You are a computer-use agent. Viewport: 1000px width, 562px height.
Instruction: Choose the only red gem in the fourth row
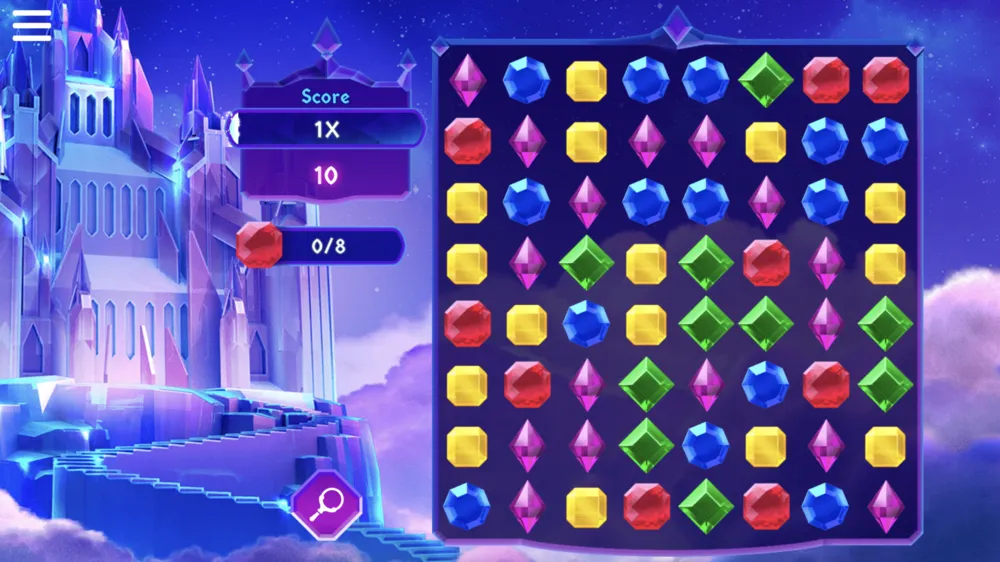766,263
